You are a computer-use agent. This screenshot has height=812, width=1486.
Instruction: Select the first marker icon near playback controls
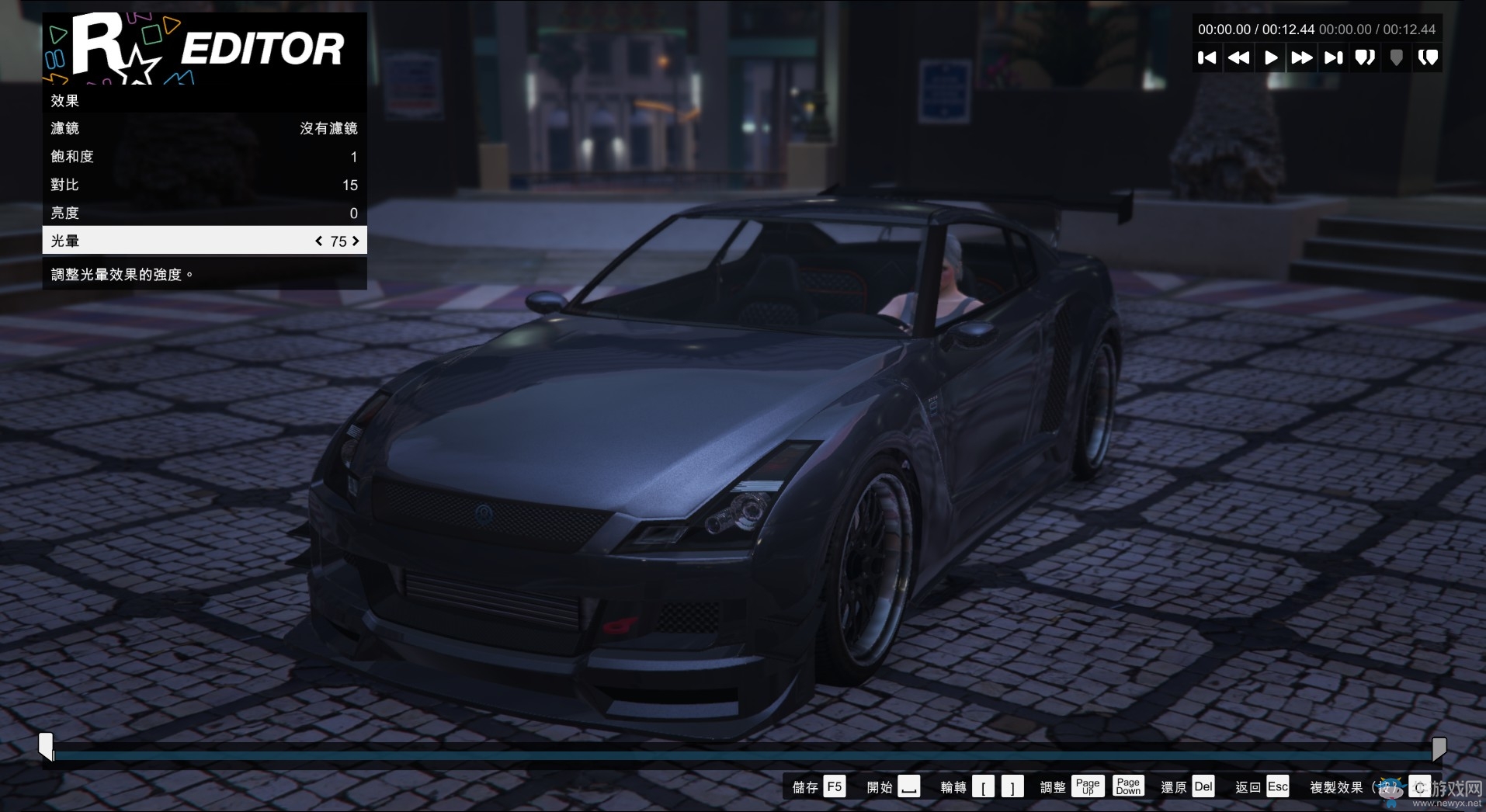1365,57
